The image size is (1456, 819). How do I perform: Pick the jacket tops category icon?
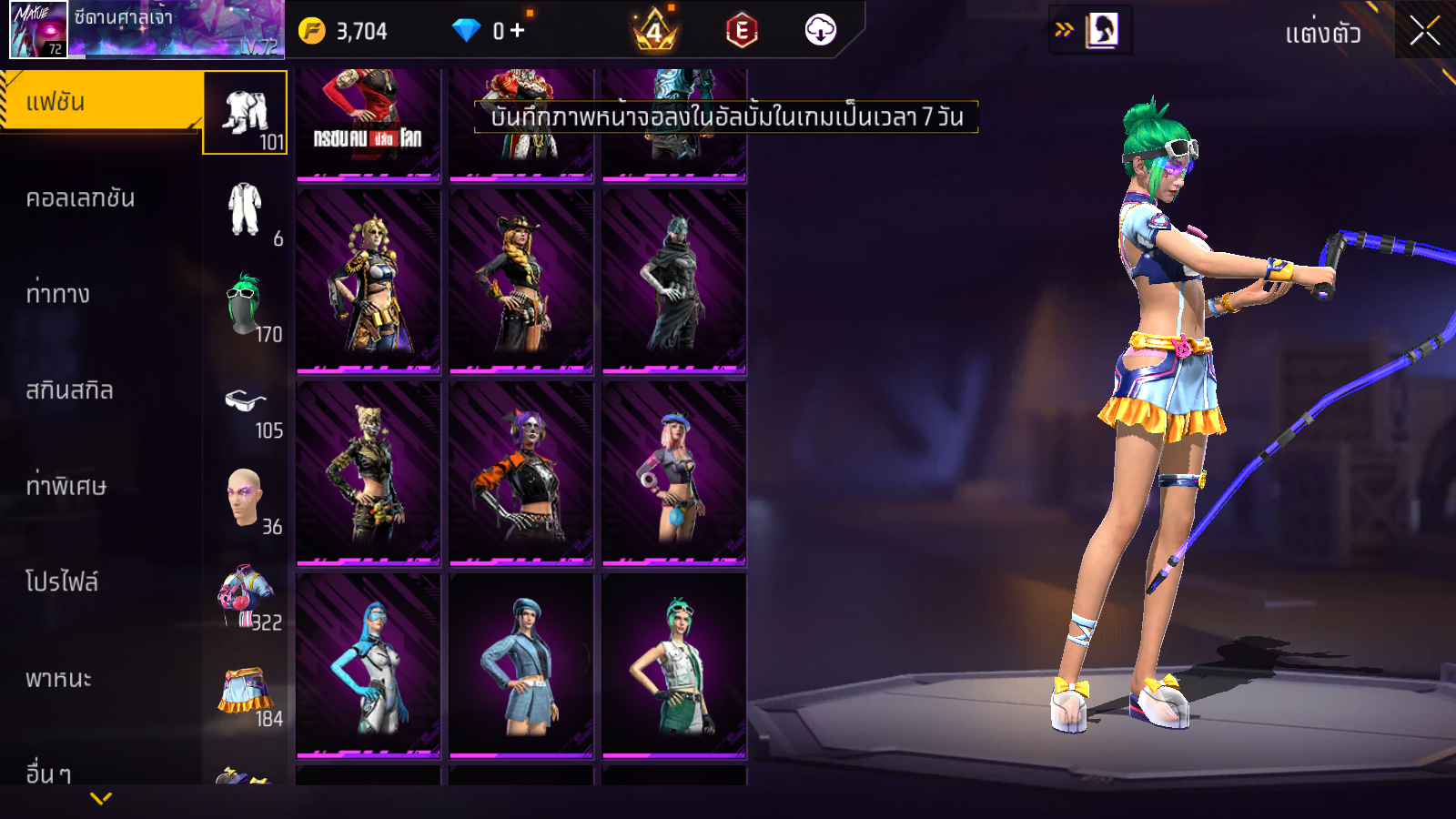pos(245,593)
